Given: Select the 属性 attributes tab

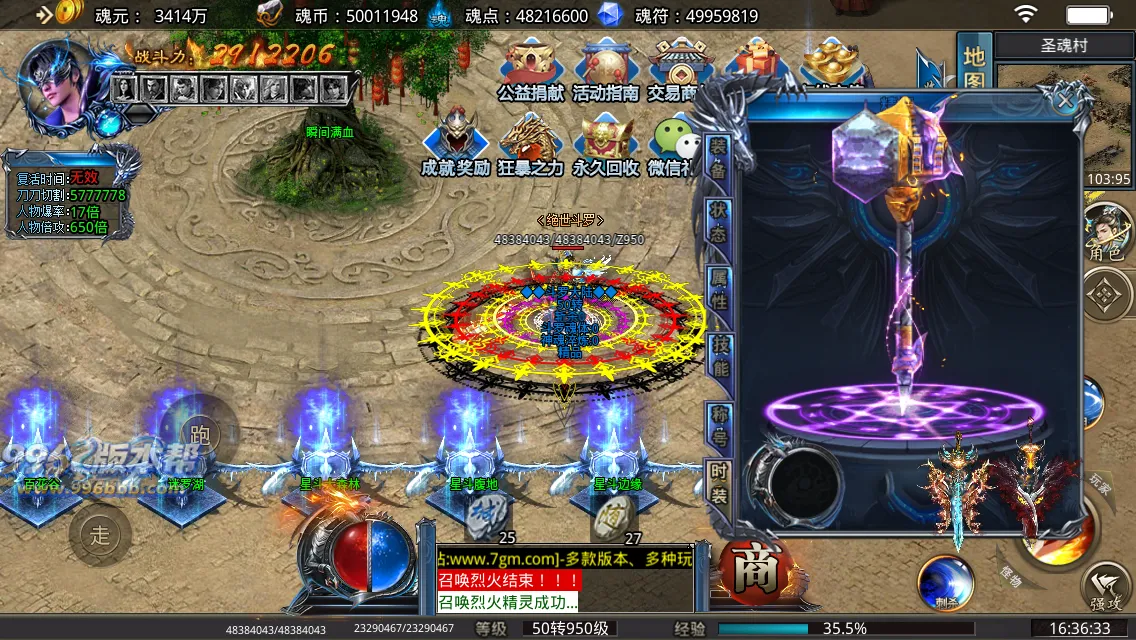Looking at the screenshot, I should point(718,289).
